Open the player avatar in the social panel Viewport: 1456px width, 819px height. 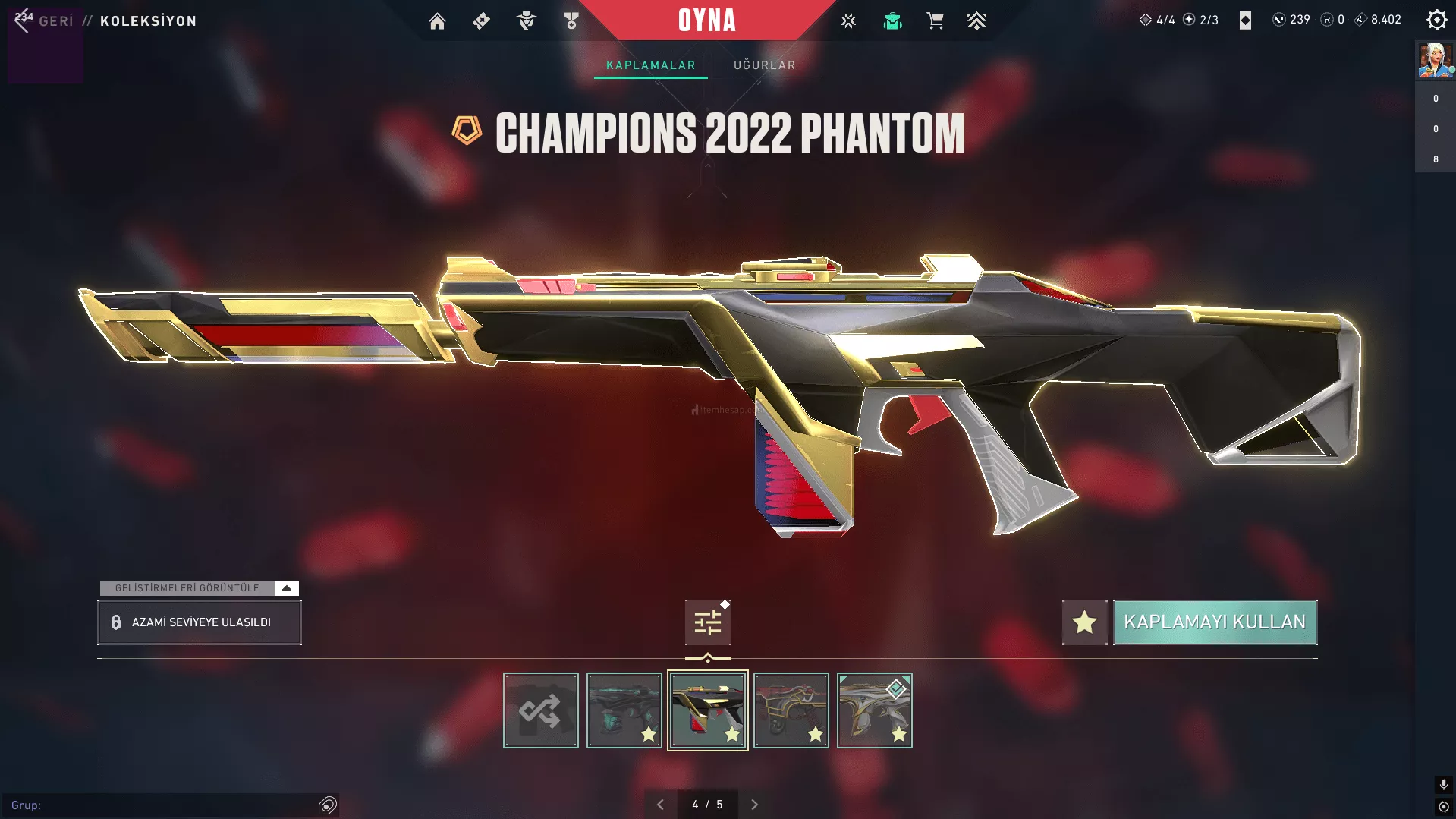tap(1435, 61)
